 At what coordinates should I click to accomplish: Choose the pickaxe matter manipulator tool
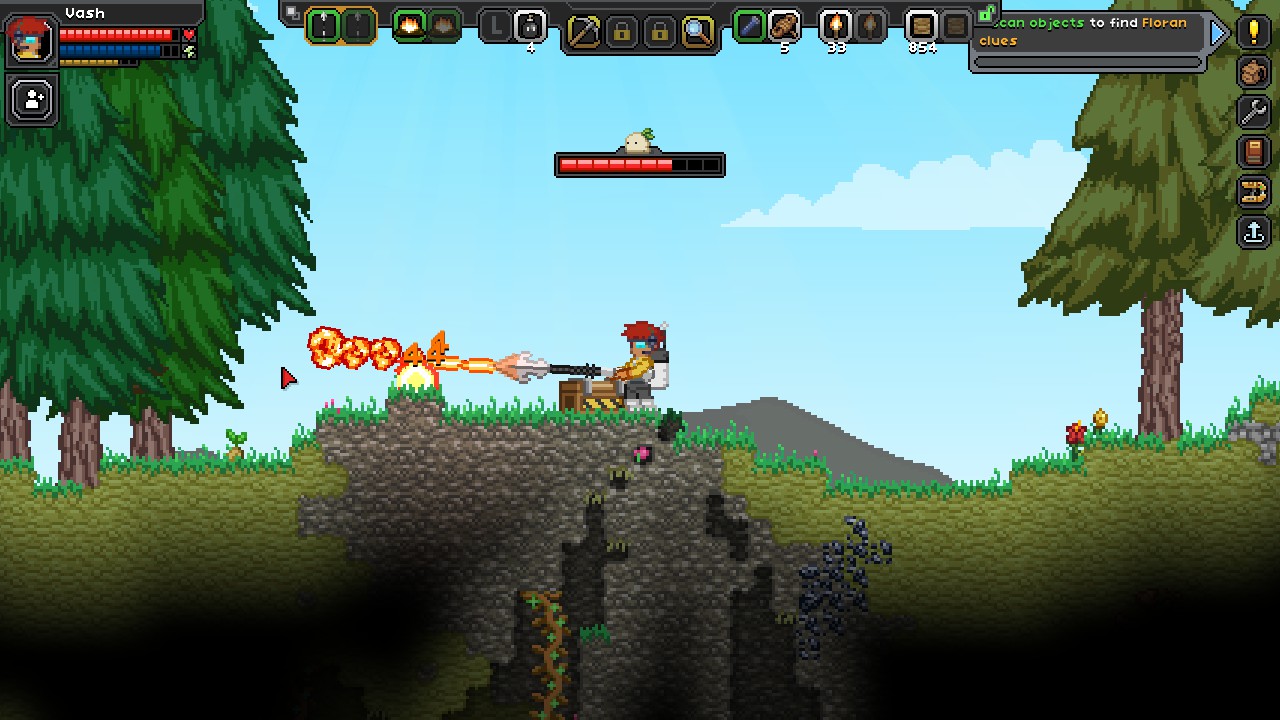(583, 32)
